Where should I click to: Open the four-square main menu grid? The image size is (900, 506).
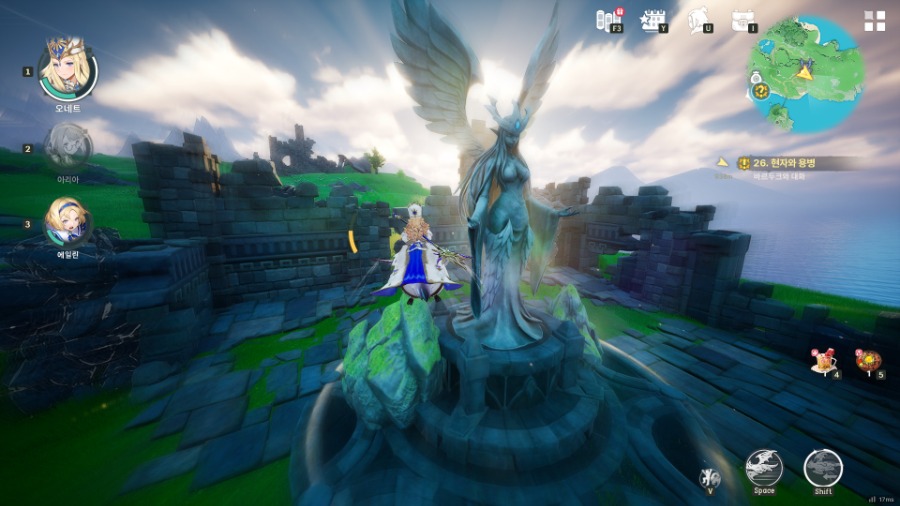tap(874, 21)
